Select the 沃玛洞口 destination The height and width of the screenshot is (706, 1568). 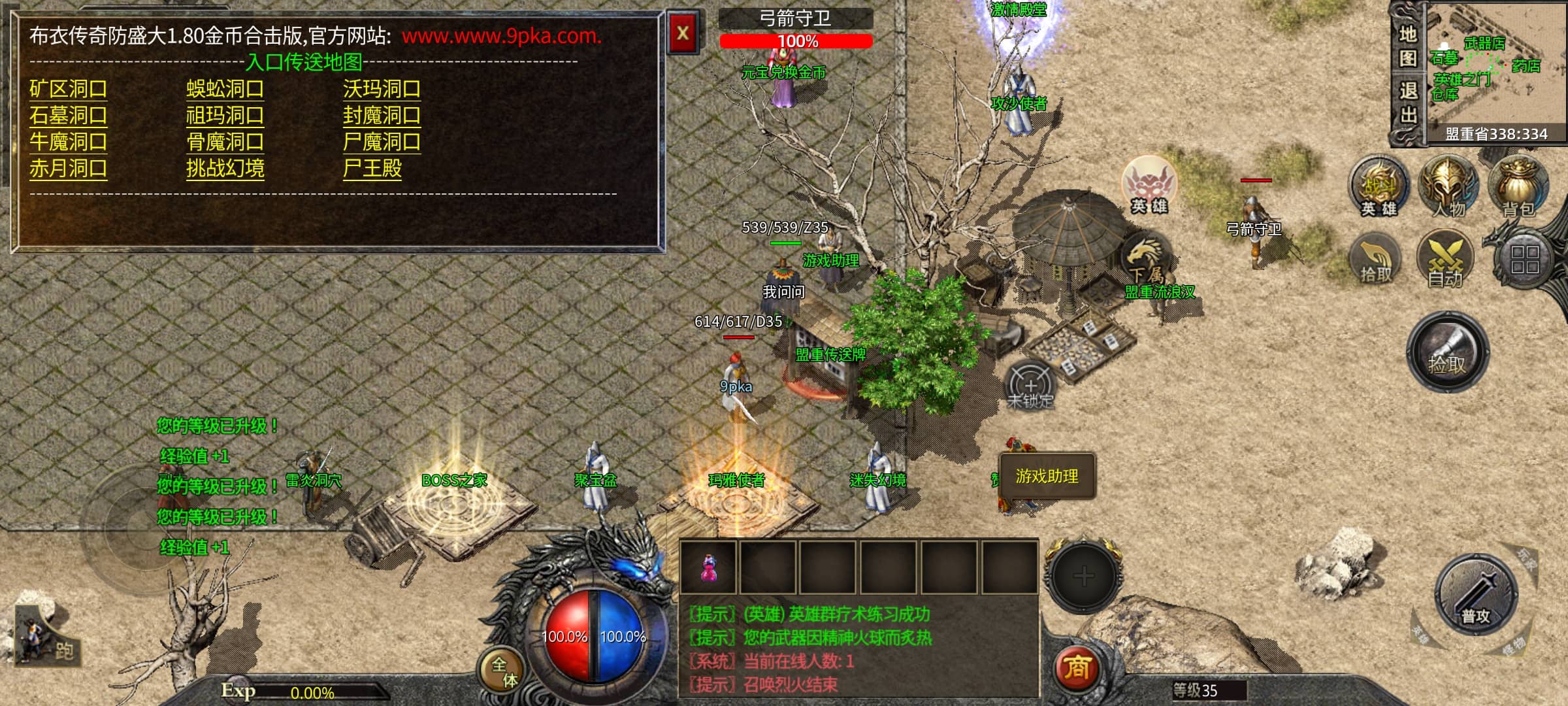click(382, 89)
